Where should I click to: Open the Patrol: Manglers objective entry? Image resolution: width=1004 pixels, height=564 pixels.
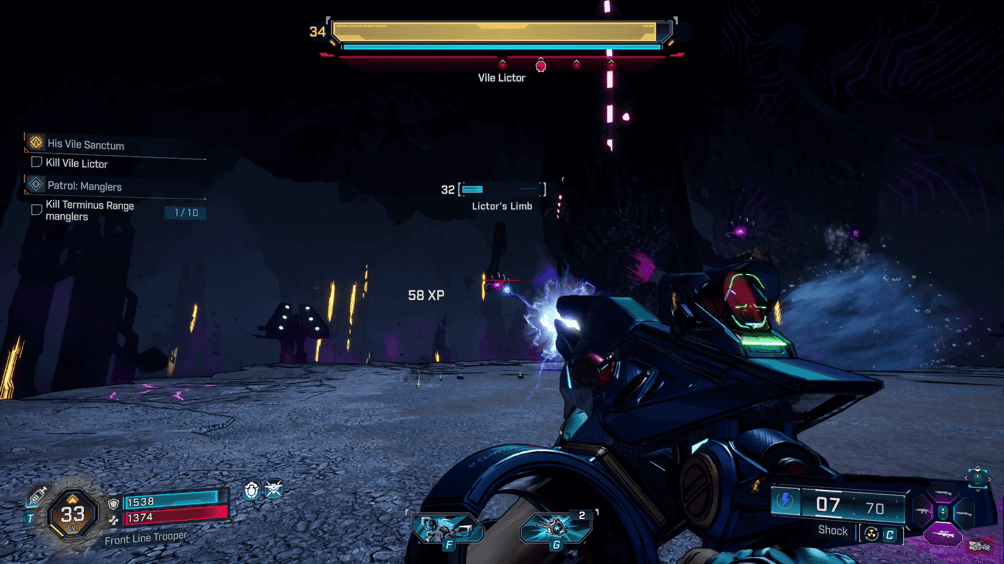84,186
